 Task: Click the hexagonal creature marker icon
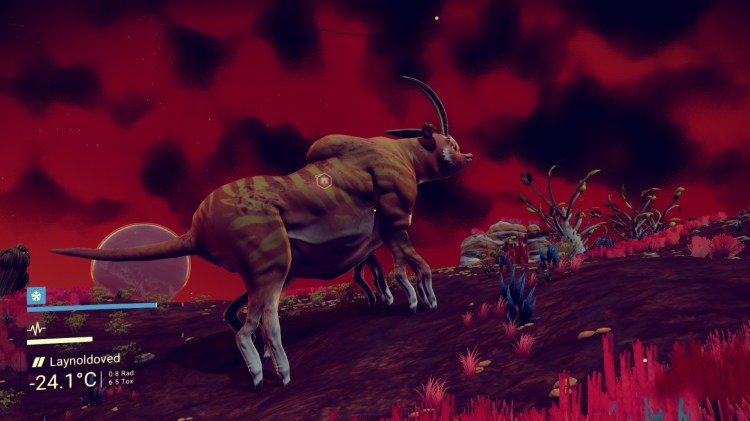323,181
